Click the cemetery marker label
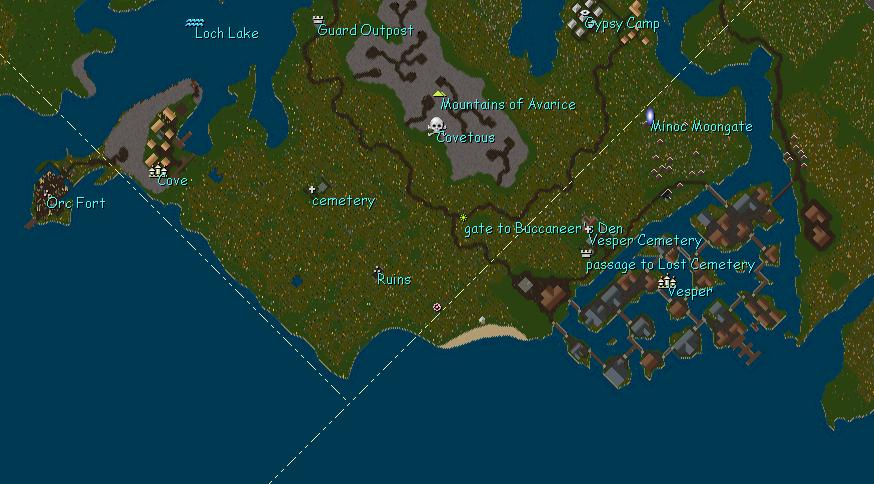Viewport: 874px width, 484px height. tap(343, 201)
